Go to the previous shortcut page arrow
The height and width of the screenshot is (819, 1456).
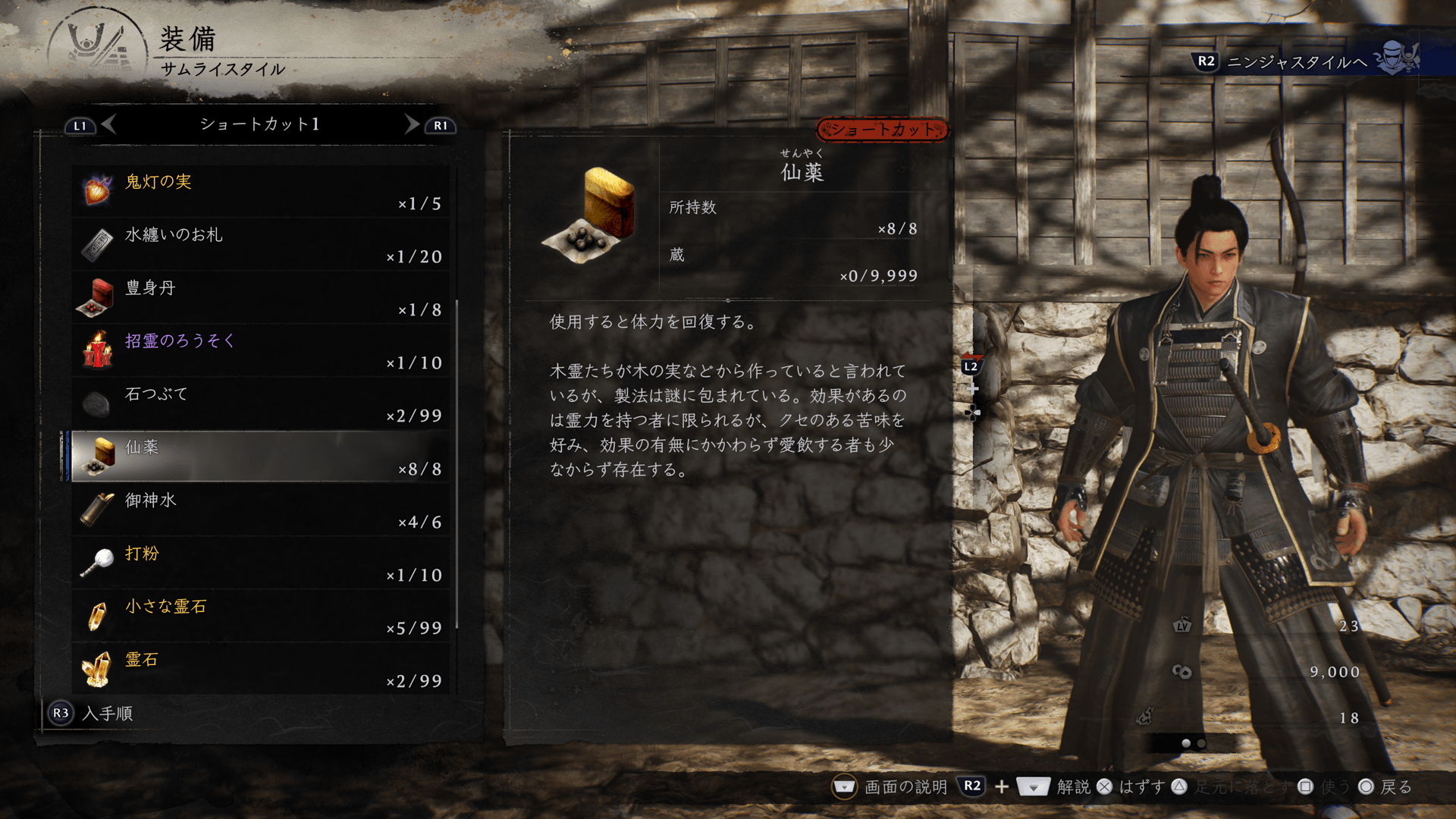coord(109,124)
